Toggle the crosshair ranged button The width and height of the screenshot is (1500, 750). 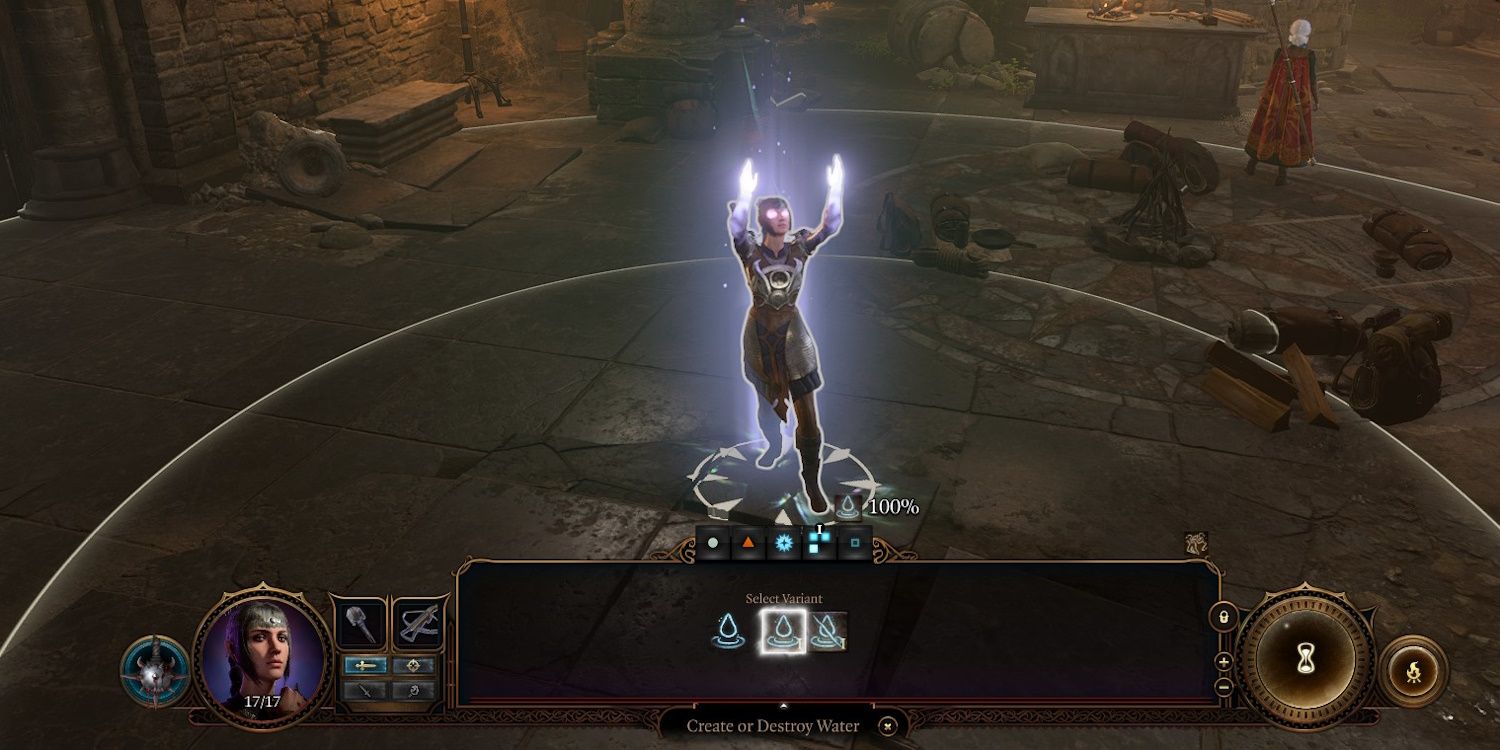click(x=412, y=666)
